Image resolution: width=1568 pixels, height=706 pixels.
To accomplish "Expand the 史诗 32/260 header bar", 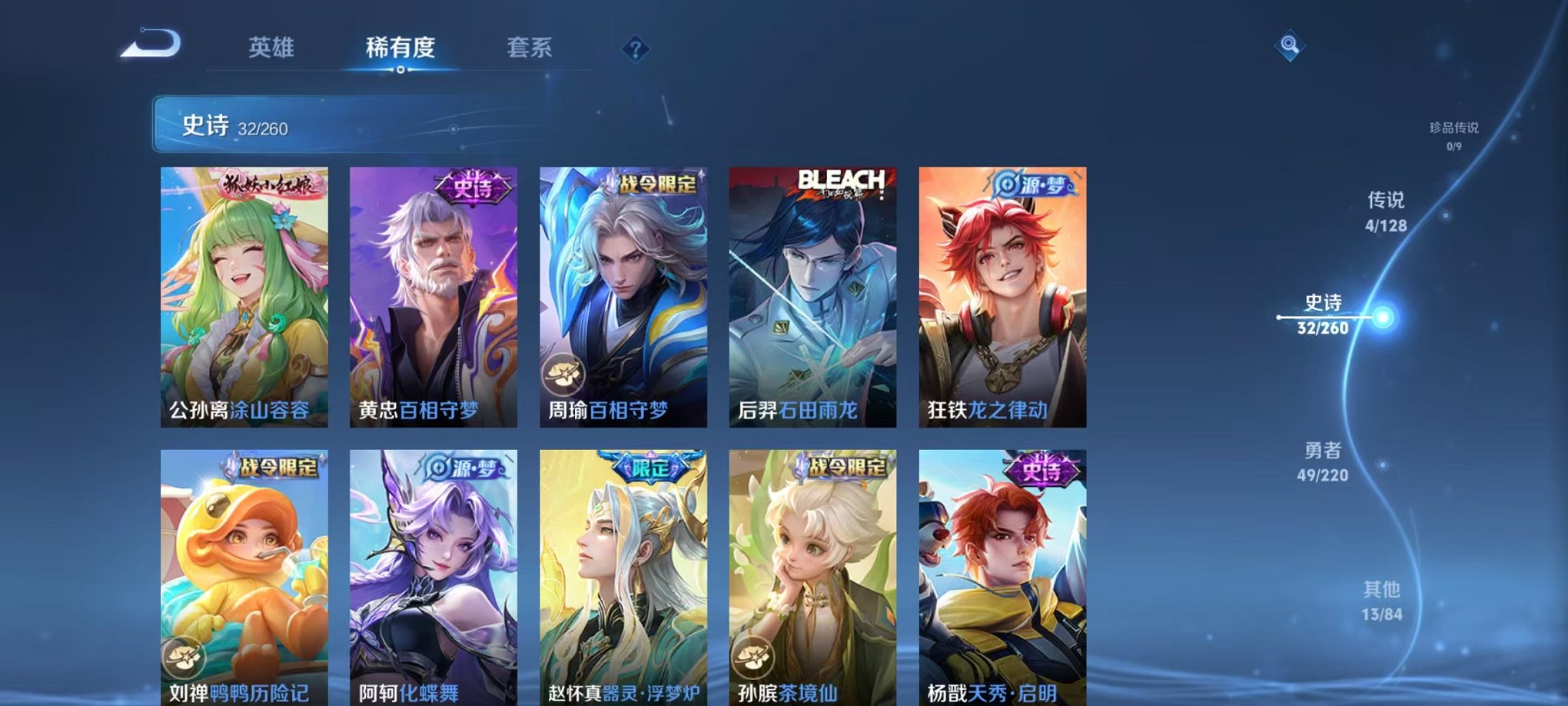I will (323, 127).
